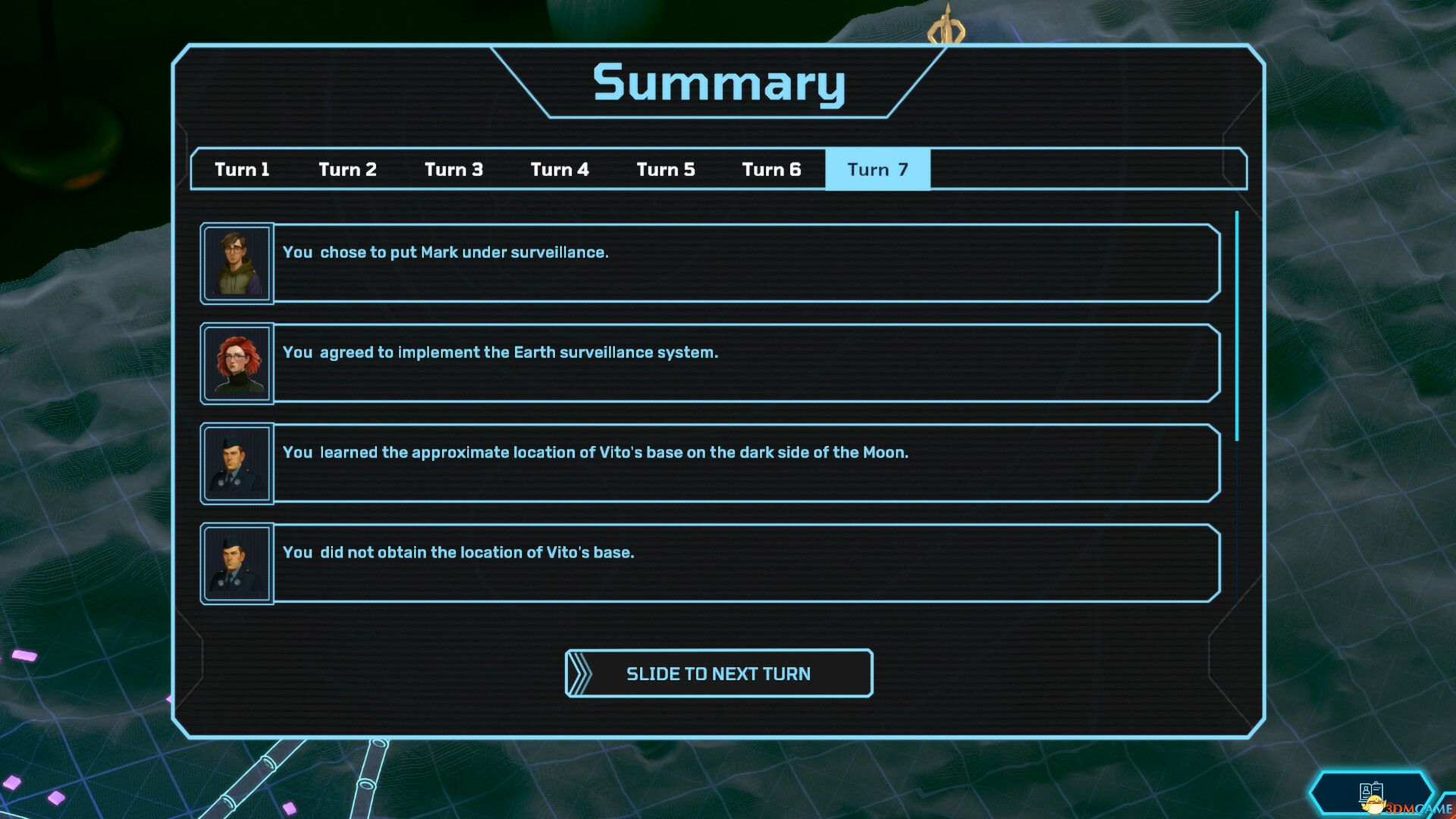Switch to the Turn 1 tab
The image size is (1456, 819).
[242, 169]
